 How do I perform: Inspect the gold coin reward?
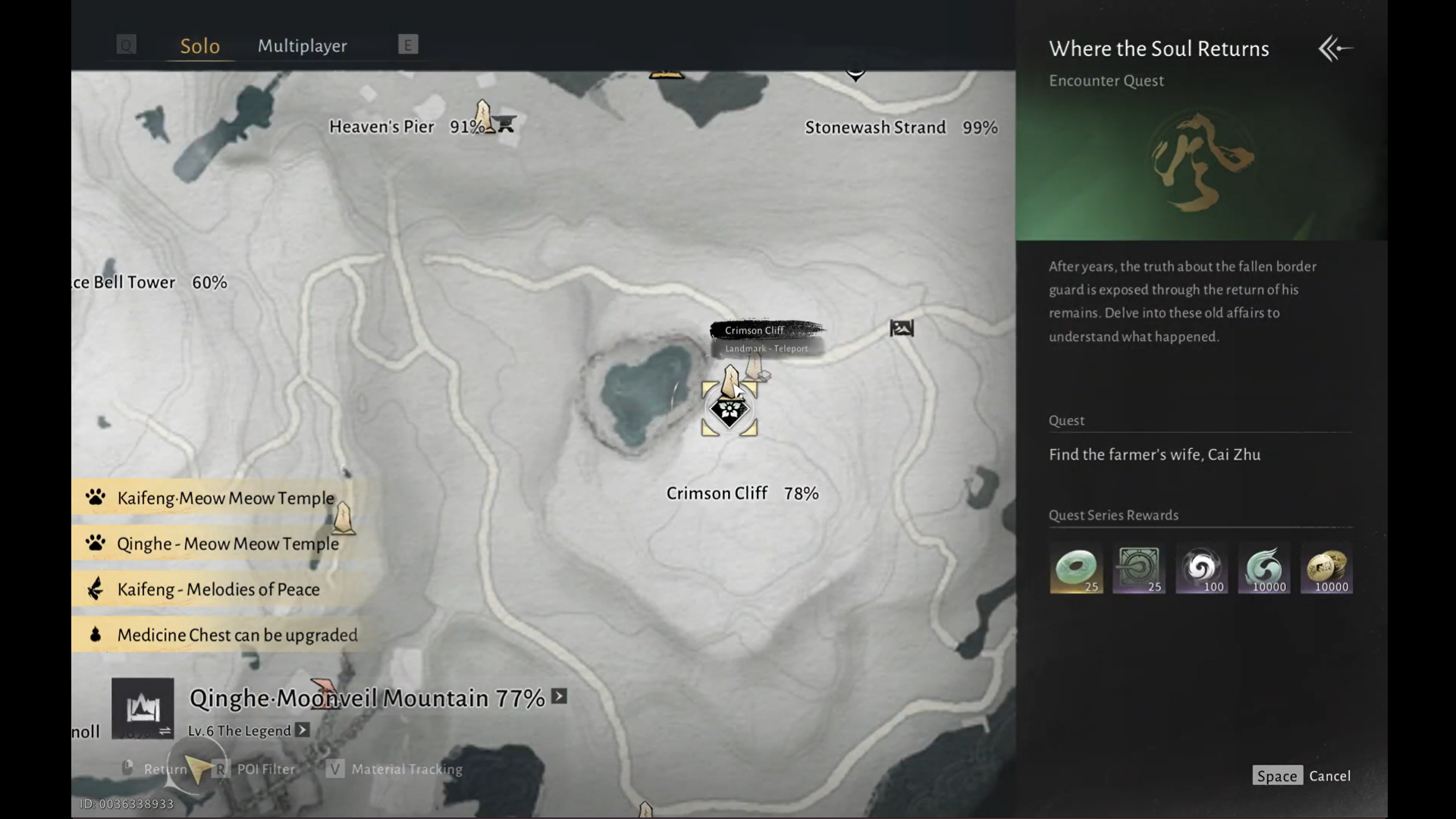click(x=1326, y=569)
